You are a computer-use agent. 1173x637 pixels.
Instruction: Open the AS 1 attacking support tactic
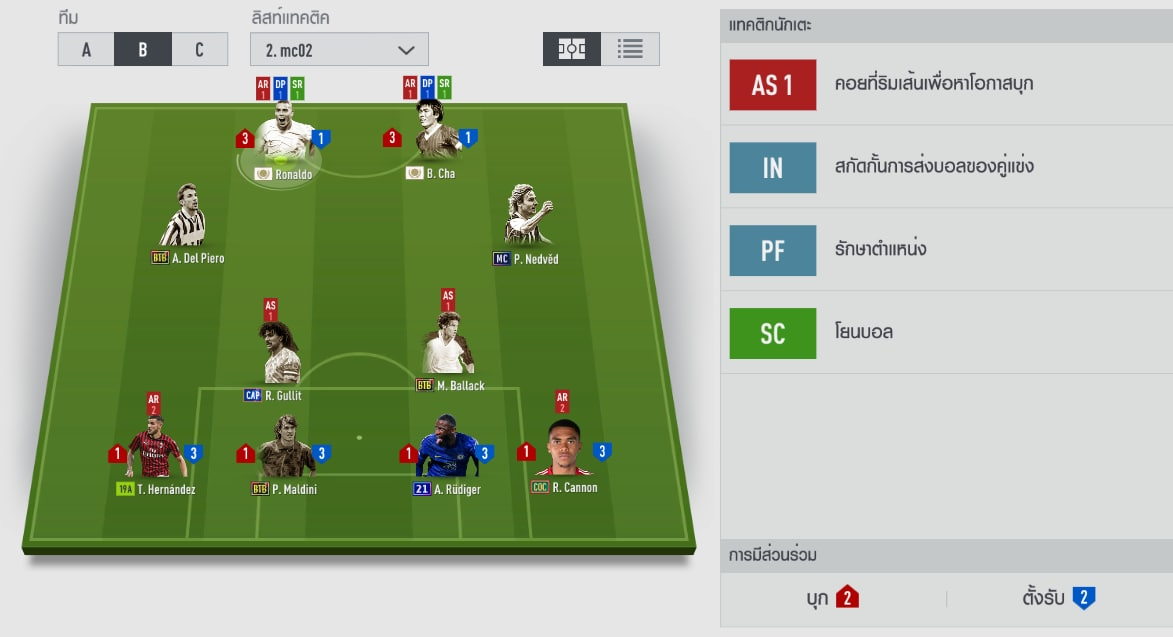click(x=945, y=84)
